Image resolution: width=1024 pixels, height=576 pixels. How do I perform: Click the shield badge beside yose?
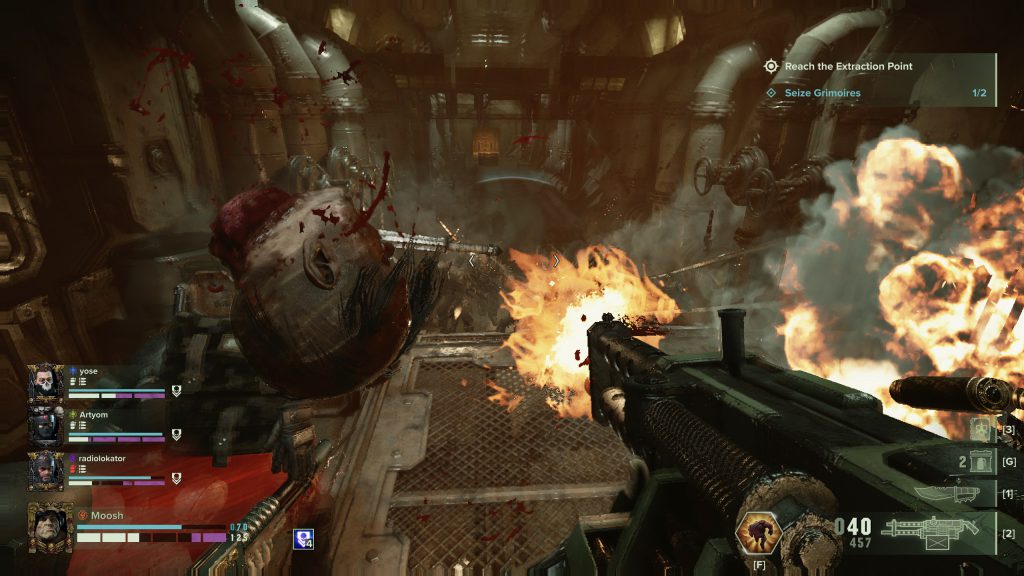point(176,390)
